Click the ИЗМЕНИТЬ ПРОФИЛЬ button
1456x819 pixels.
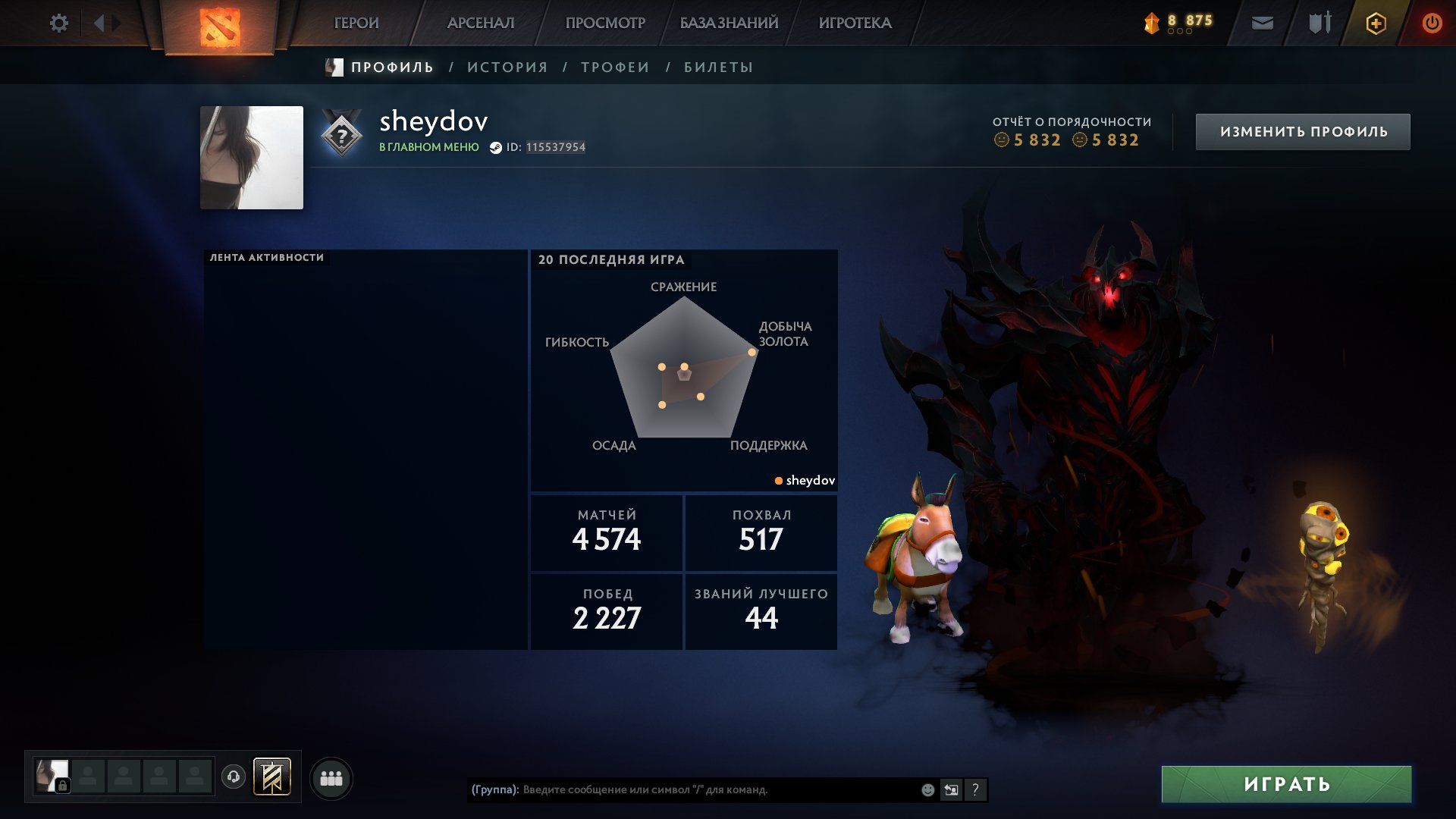[1303, 132]
